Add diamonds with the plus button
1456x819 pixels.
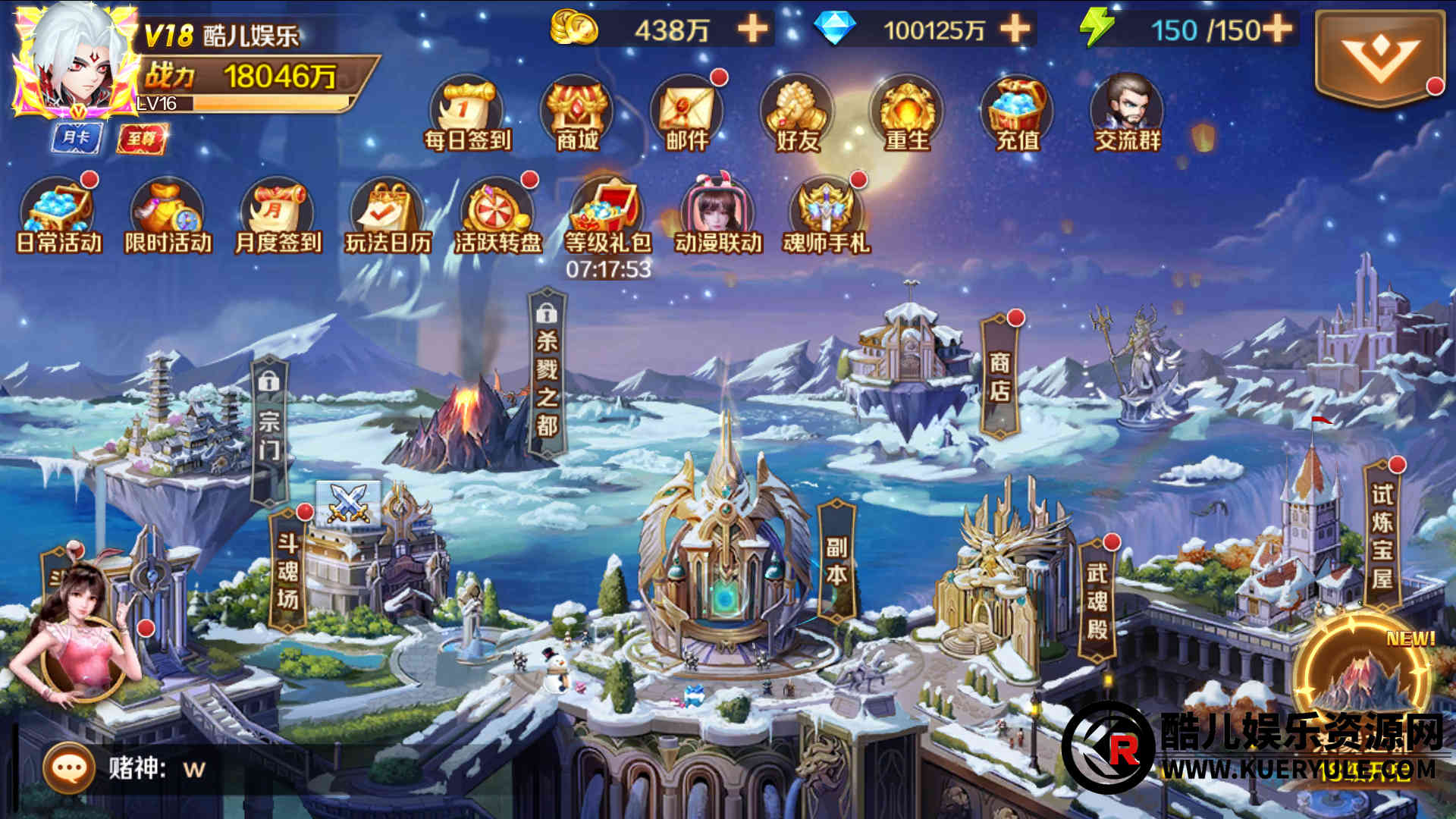coord(1015,30)
